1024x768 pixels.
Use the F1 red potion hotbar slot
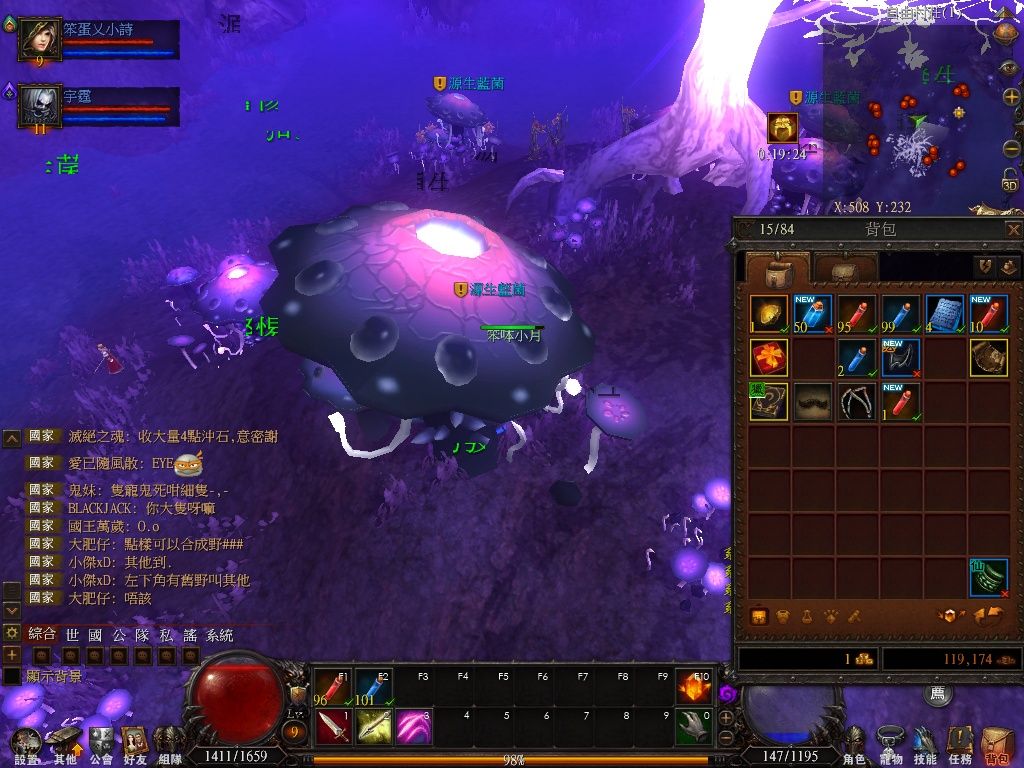[x=333, y=686]
